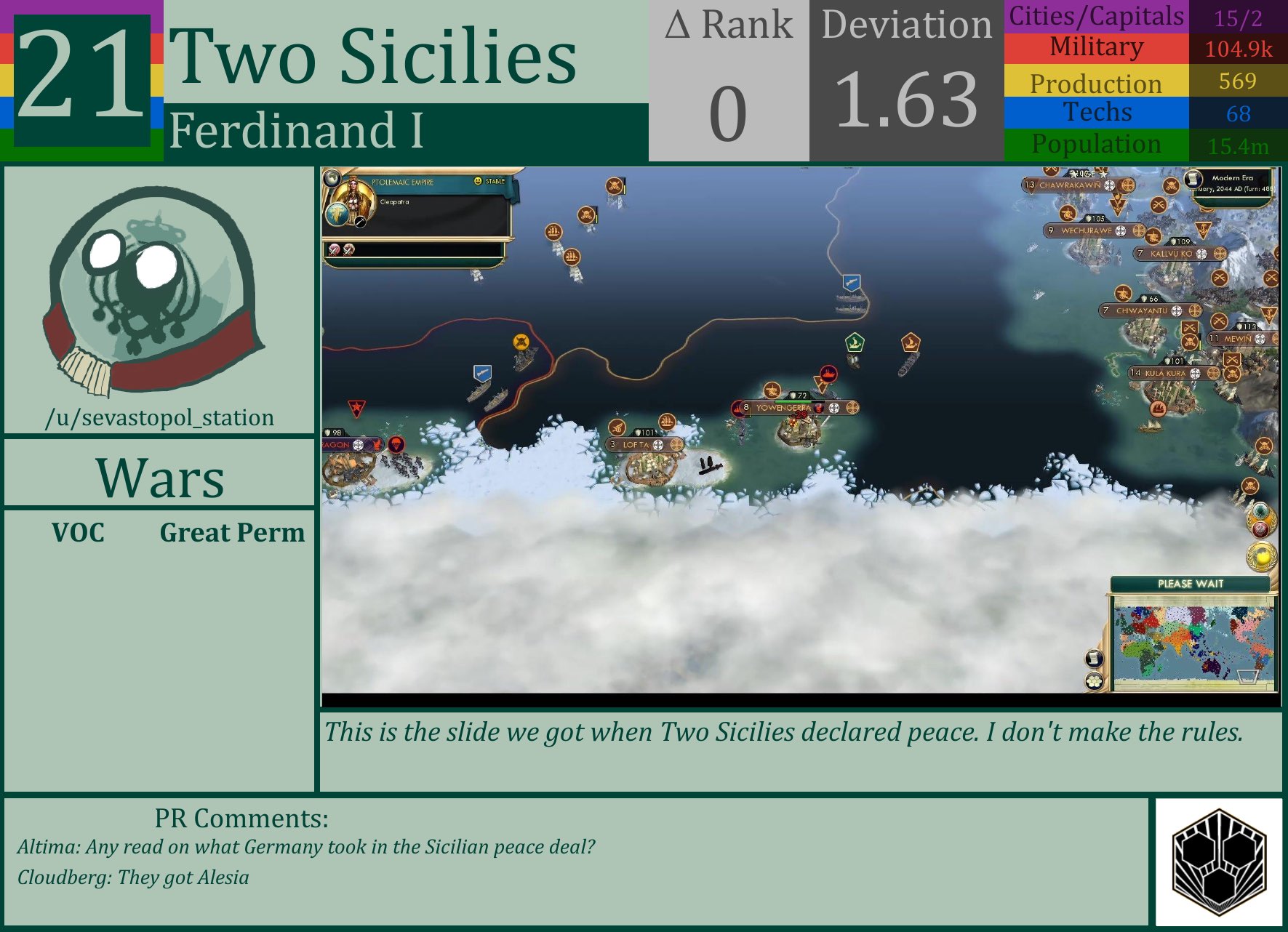Select Cleopatra's leader portrait on the Ptolemaic panel
Screen dimensions: 1288x932
click(x=353, y=193)
